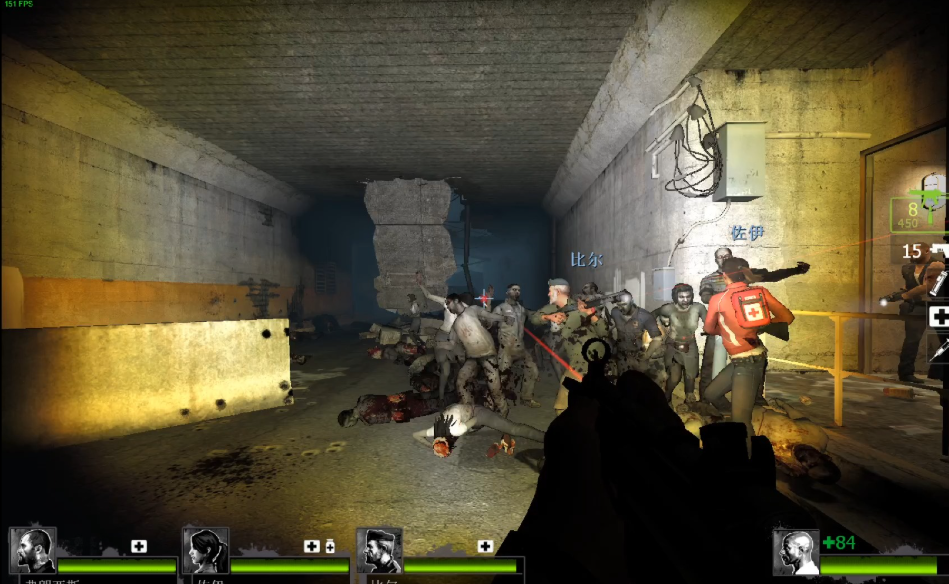This screenshot has height=584, width=949.
Task: Click Francis's teammate portrait
Action: click(x=32, y=551)
